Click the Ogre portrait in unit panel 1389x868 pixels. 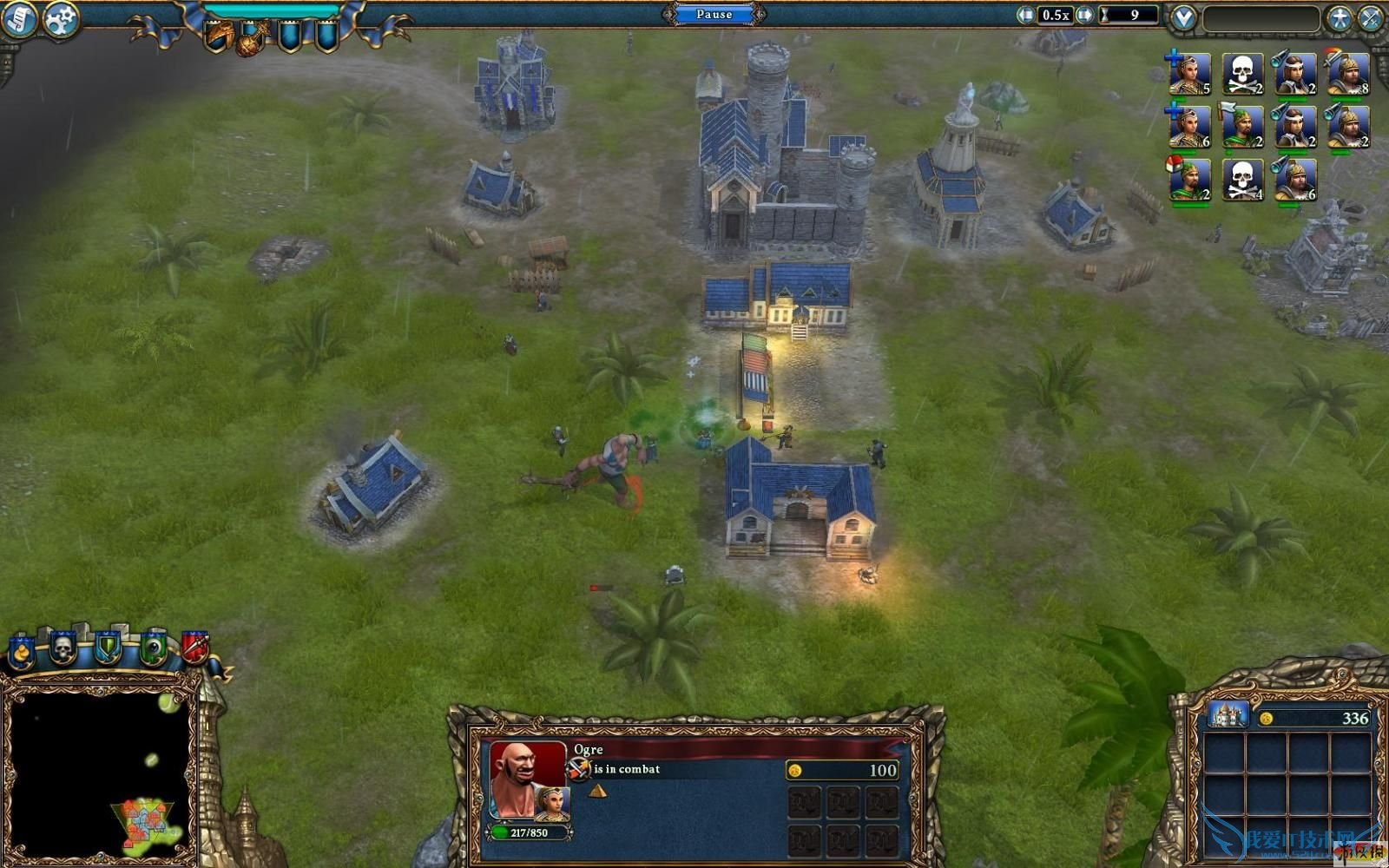526,777
